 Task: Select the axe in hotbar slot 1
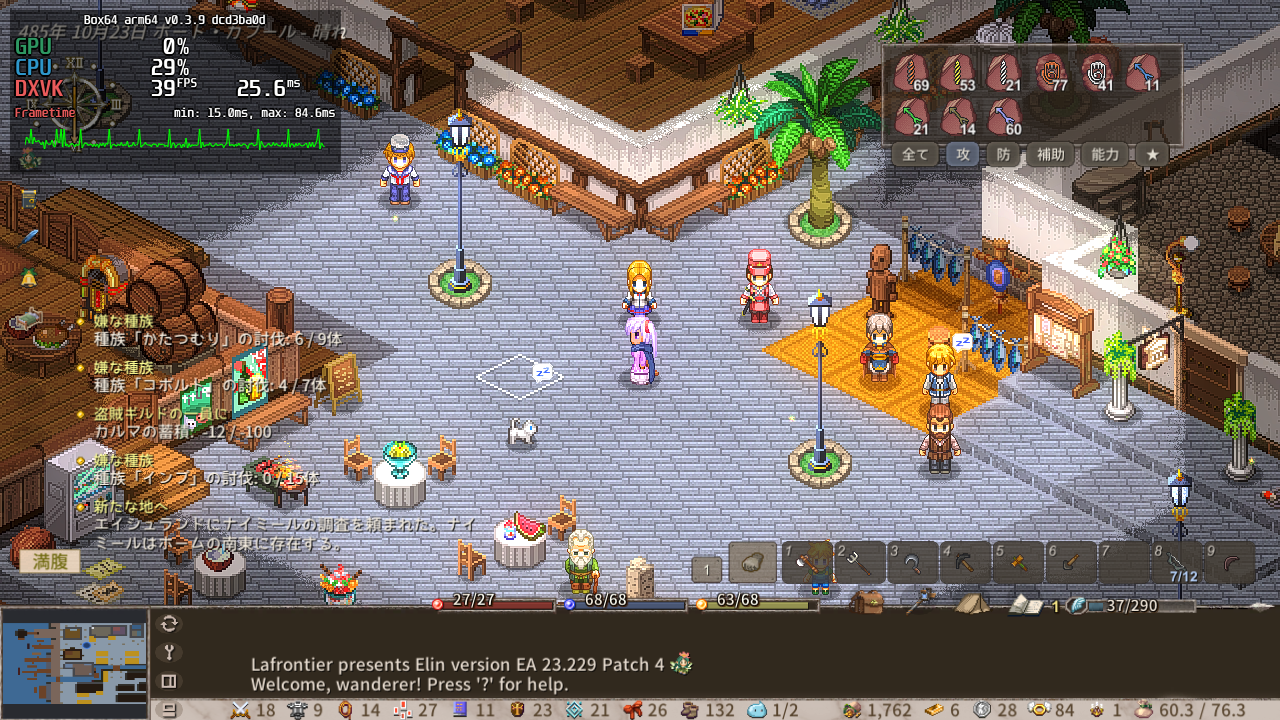(x=807, y=564)
